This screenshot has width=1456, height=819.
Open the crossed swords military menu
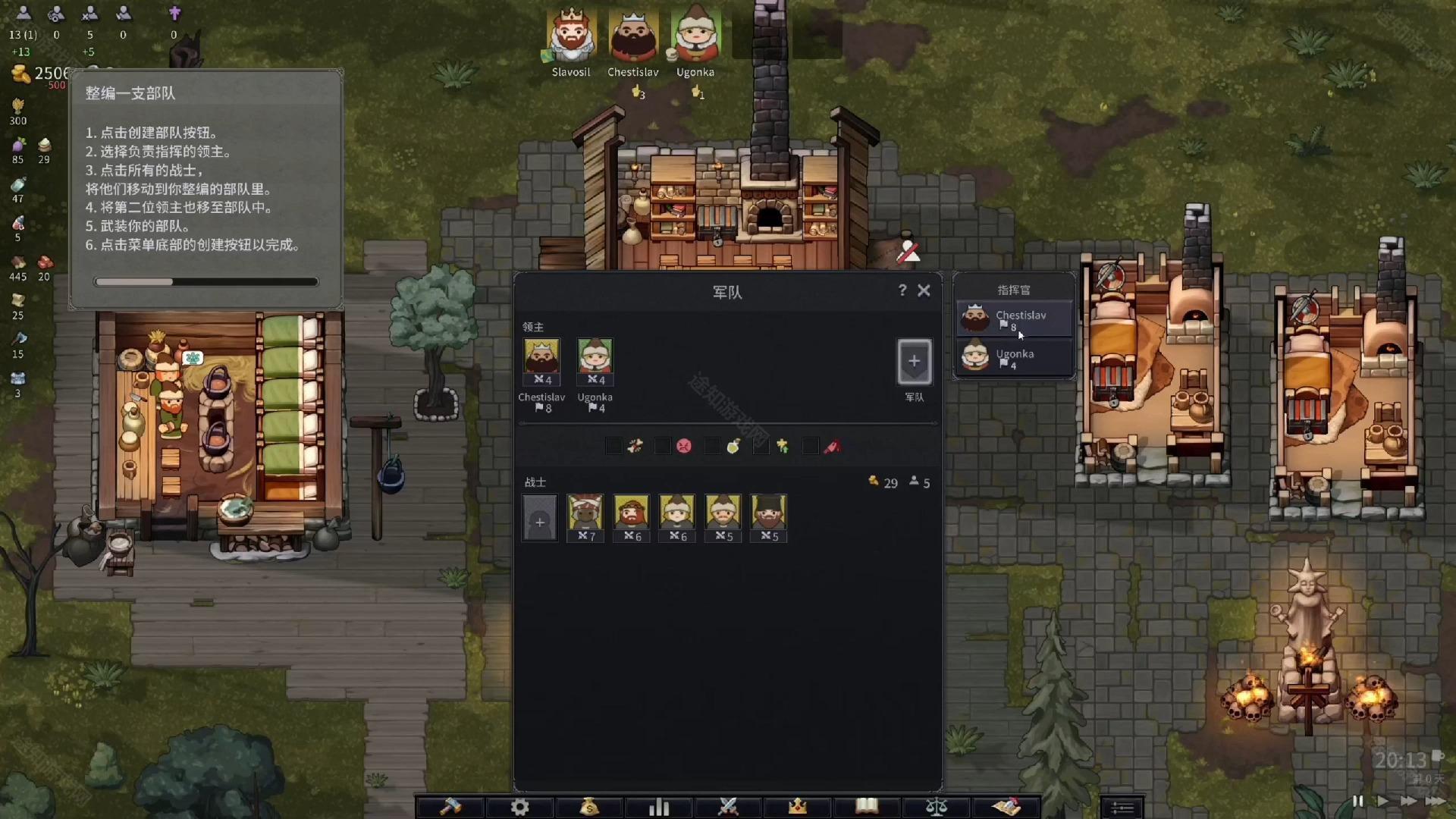728,807
